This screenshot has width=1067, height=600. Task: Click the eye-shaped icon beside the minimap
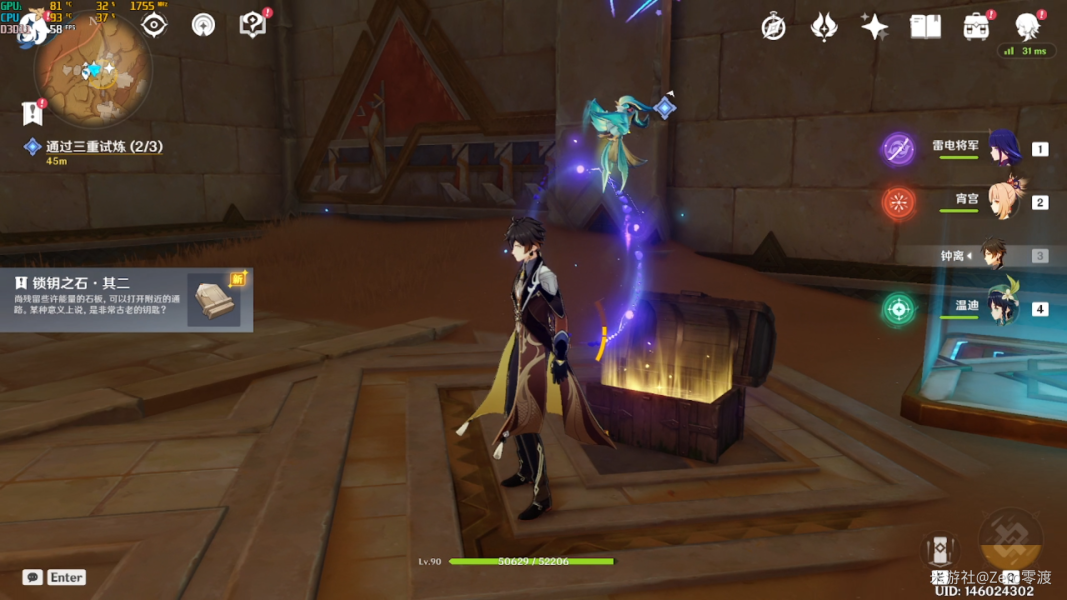click(x=154, y=25)
